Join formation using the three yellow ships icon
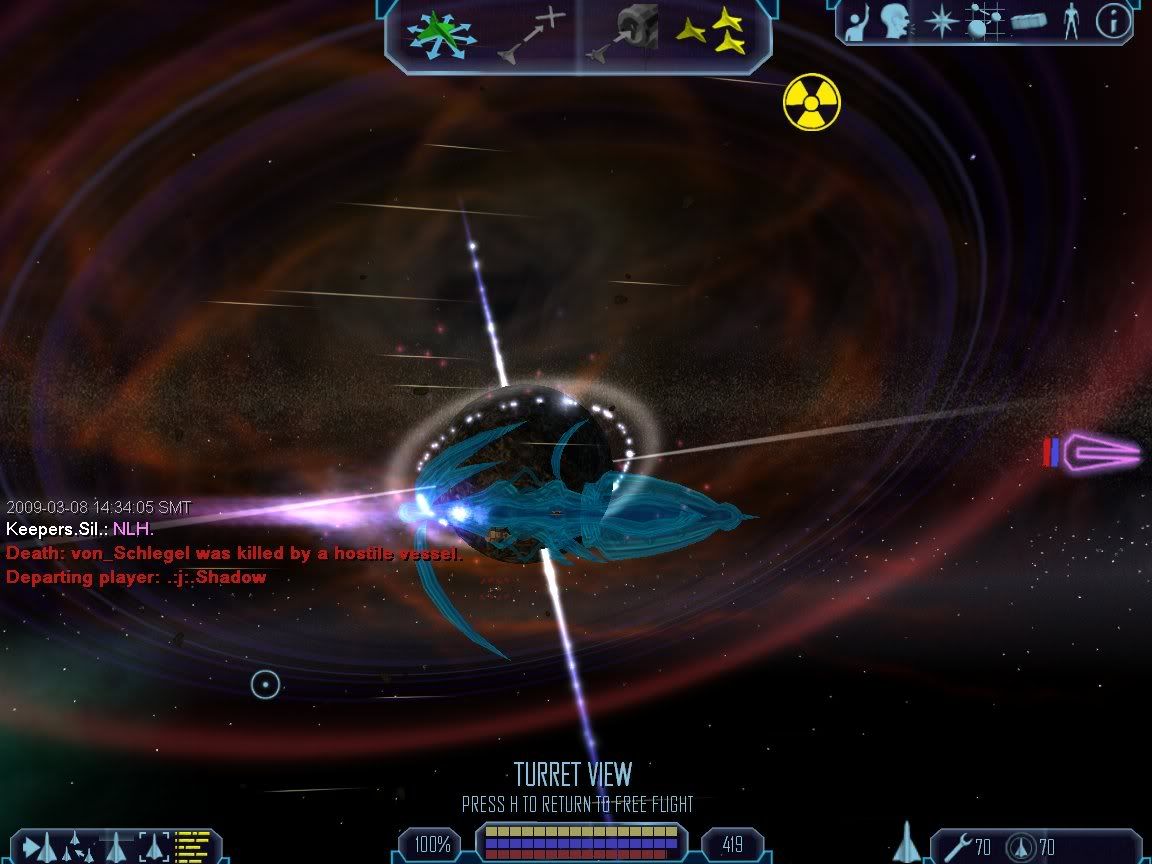1152x864 pixels. click(x=711, y=34)
